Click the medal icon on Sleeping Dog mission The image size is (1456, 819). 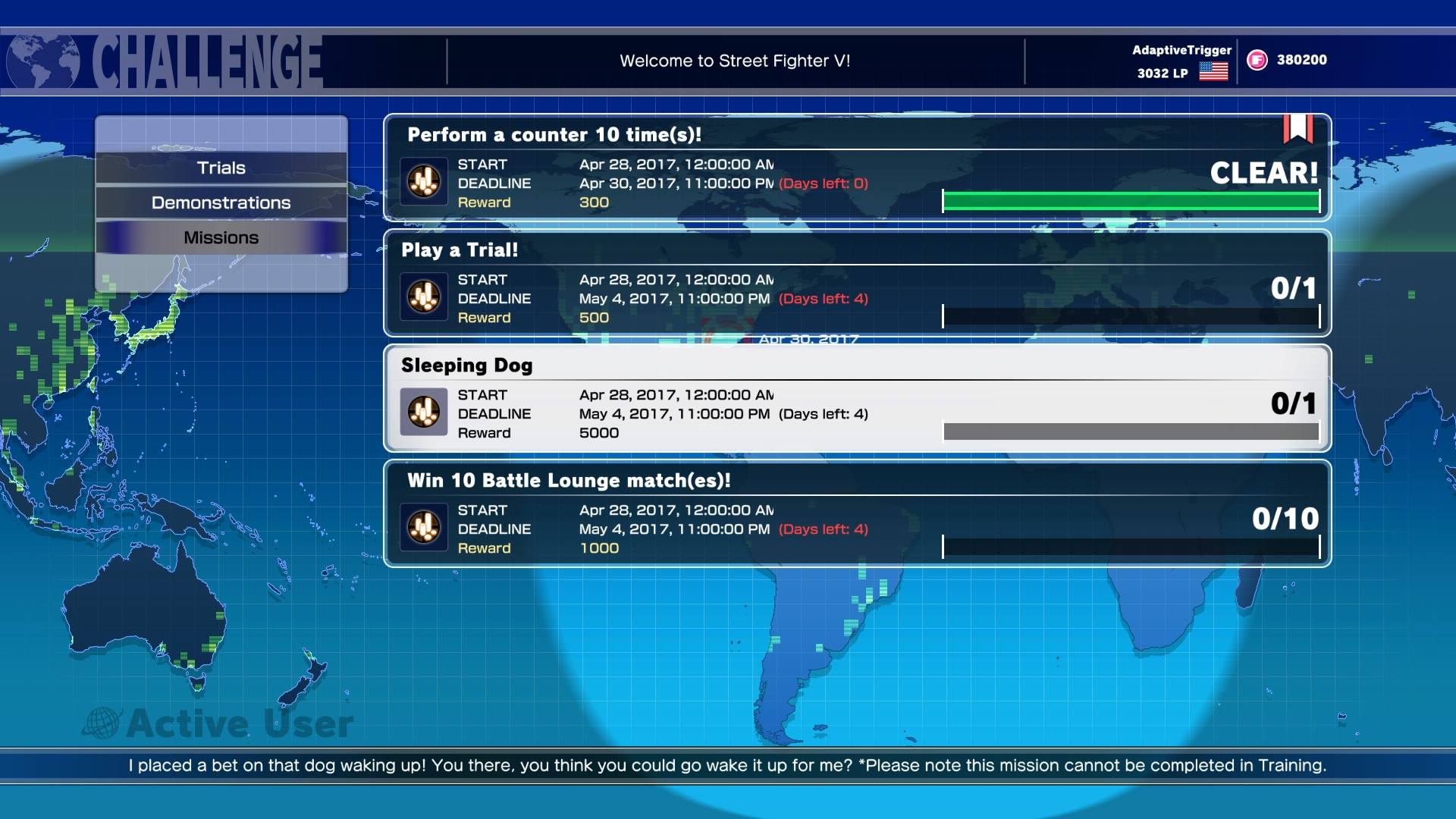[423, 413]
